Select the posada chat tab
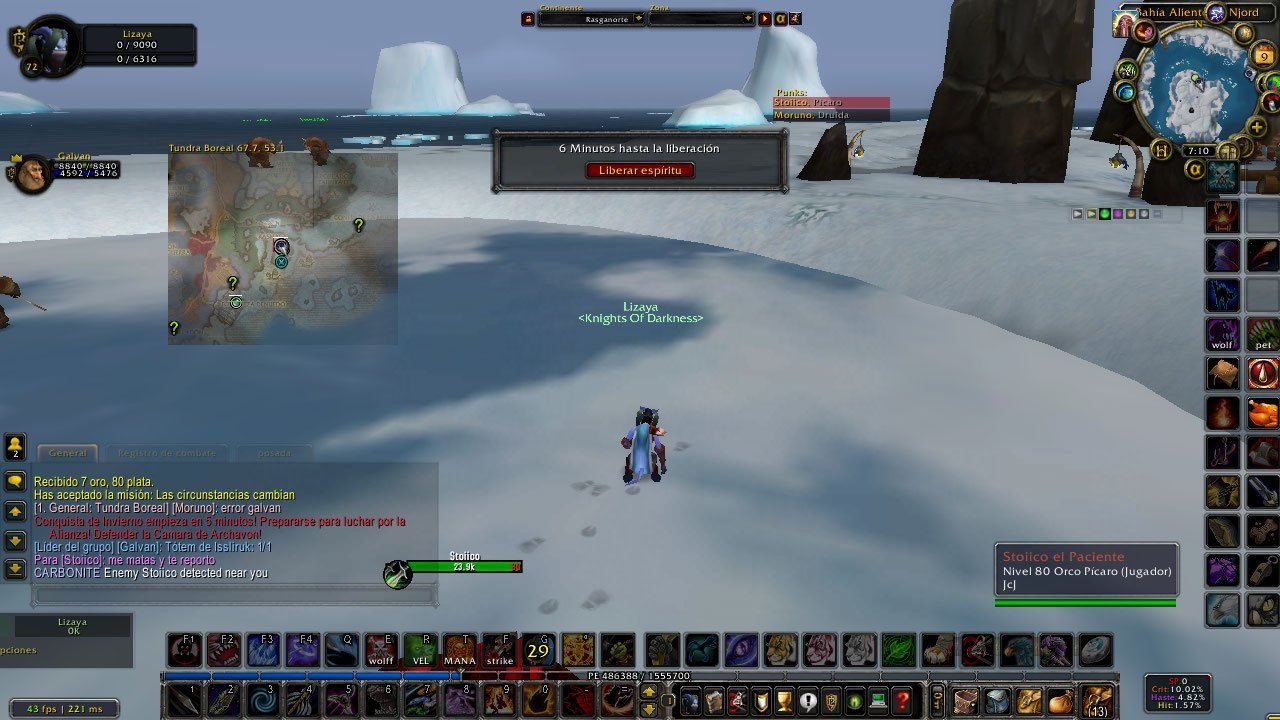Image resolution: width=1280 pixels, height=720 pixels. (274, 453)
